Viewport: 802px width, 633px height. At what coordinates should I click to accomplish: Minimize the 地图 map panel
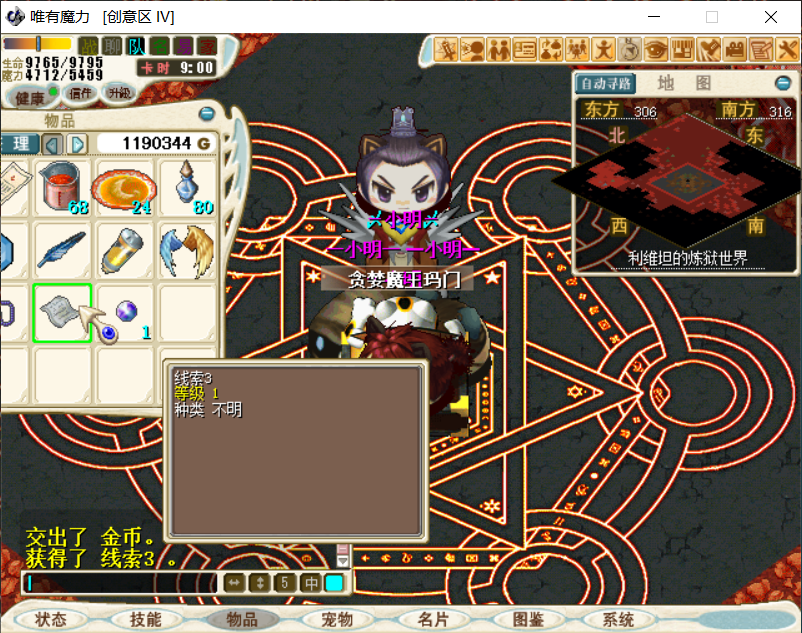[x=783, y=83]
